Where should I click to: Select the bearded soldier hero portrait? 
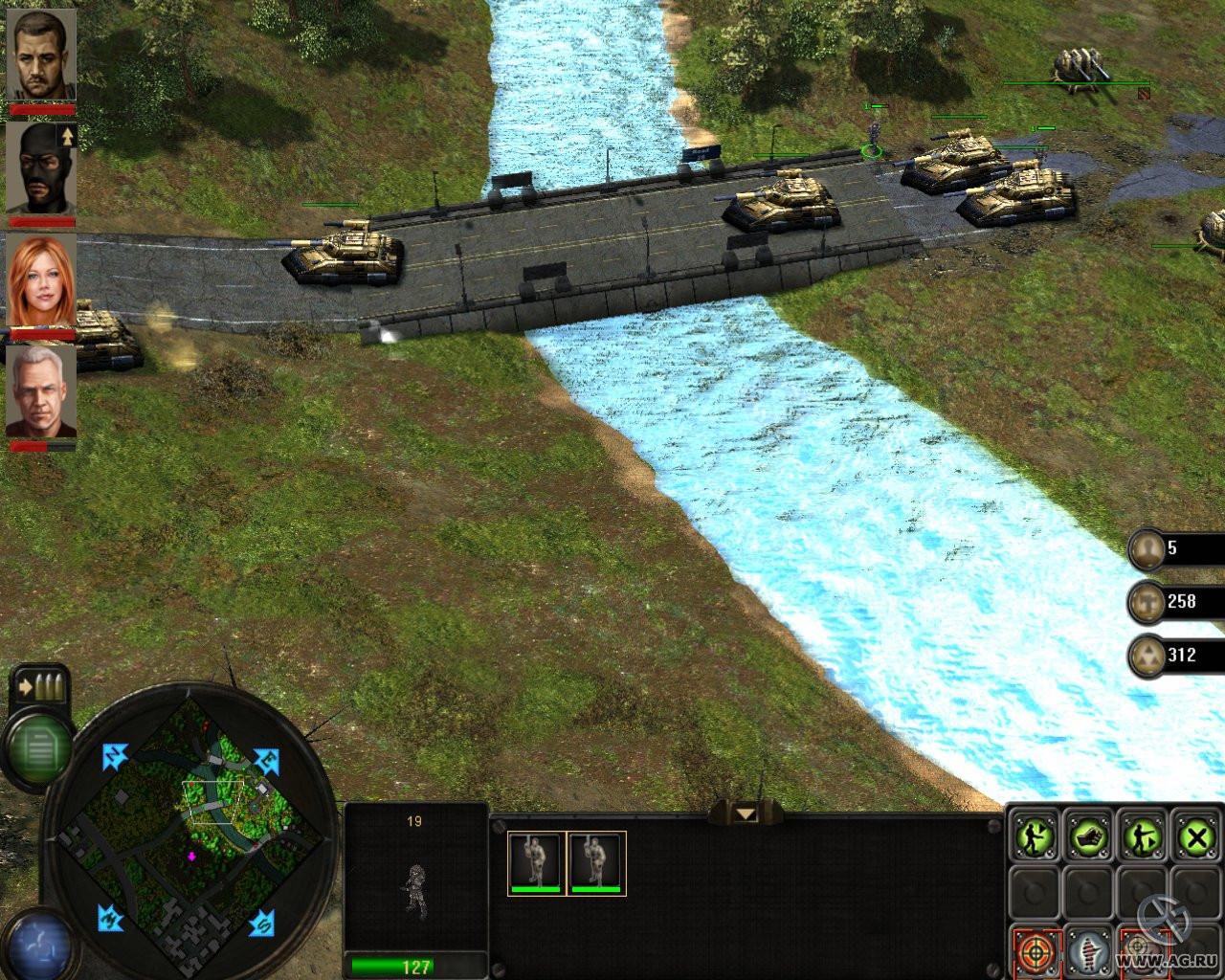41,56
